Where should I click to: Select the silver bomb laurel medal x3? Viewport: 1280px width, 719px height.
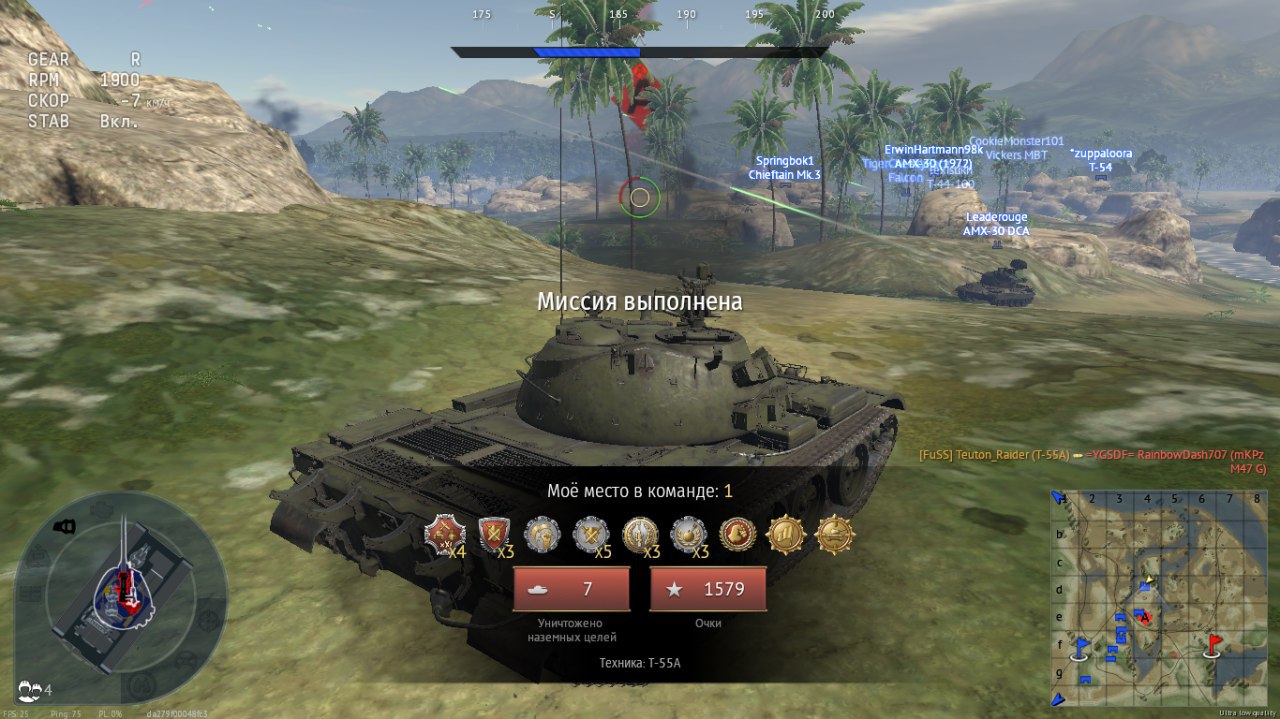coord(688,535)
